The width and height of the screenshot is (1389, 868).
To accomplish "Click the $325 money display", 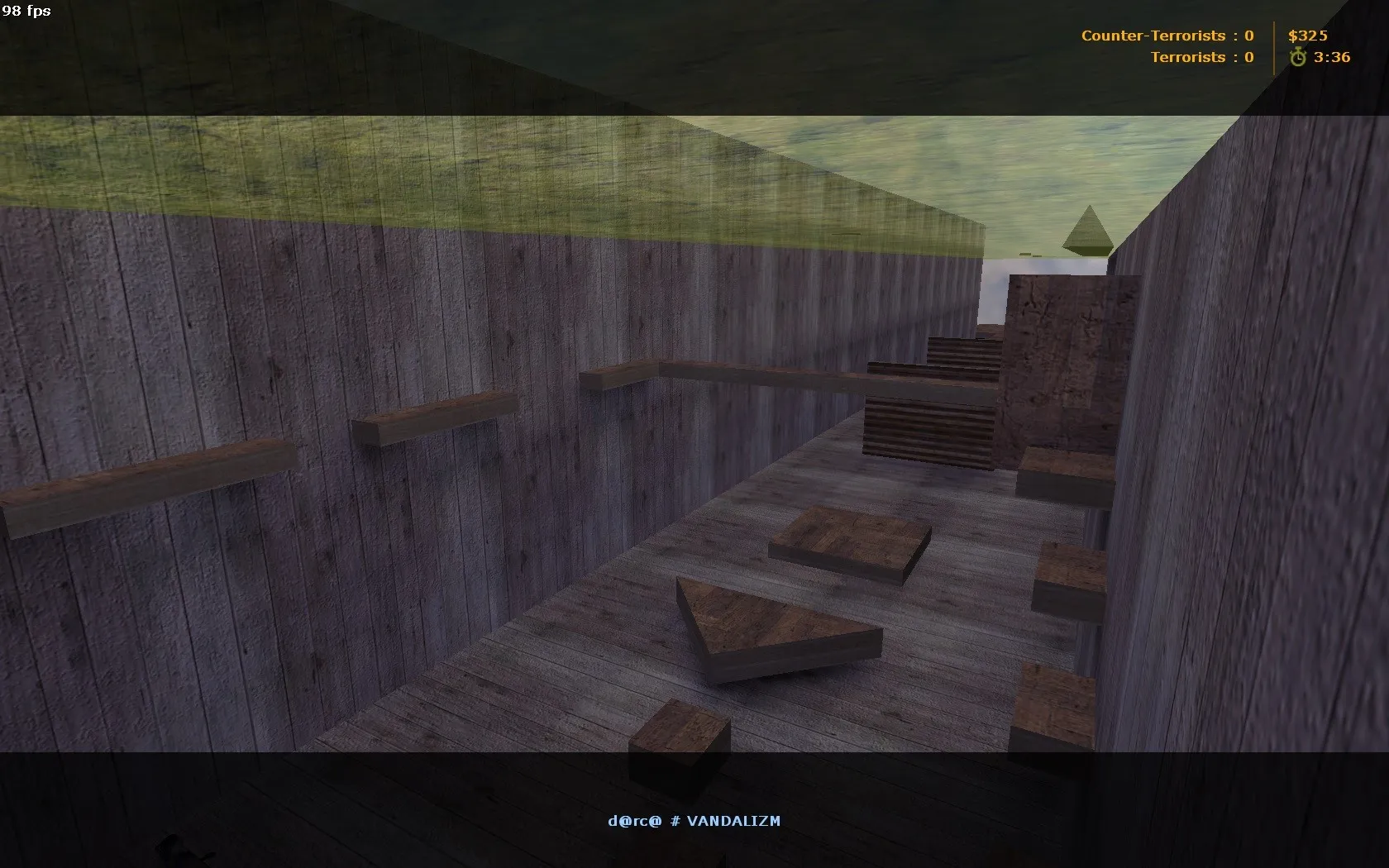I will pyautogui.click(x=1307, y=36).
